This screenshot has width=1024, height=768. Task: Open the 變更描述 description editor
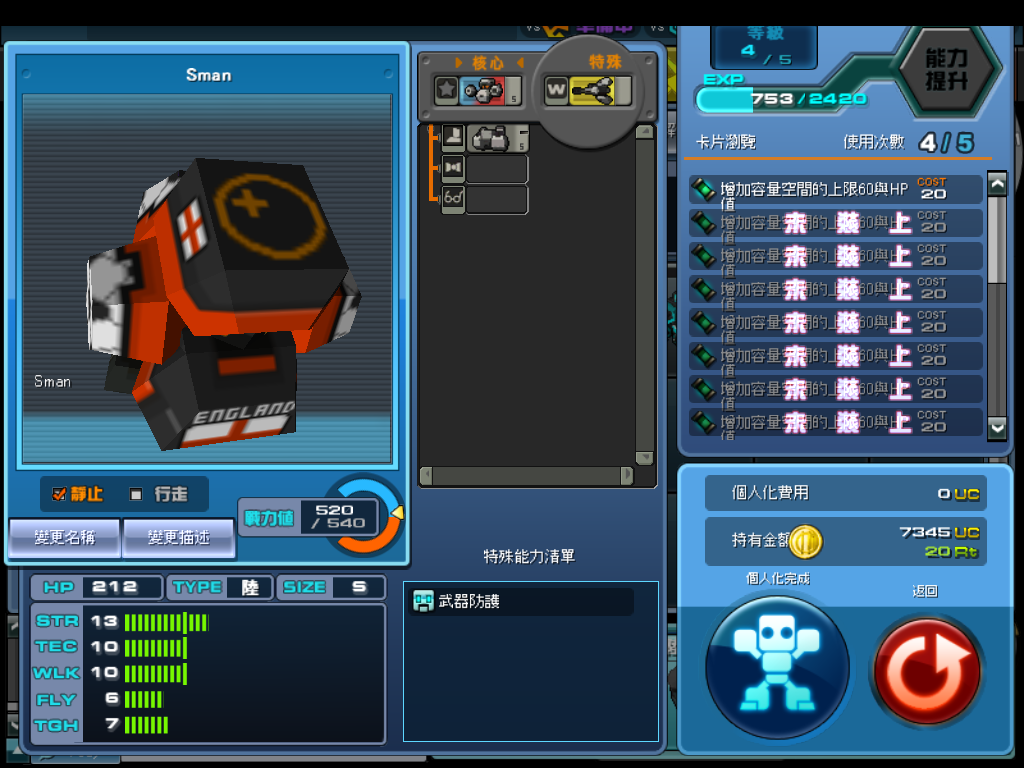pos(179,538)
